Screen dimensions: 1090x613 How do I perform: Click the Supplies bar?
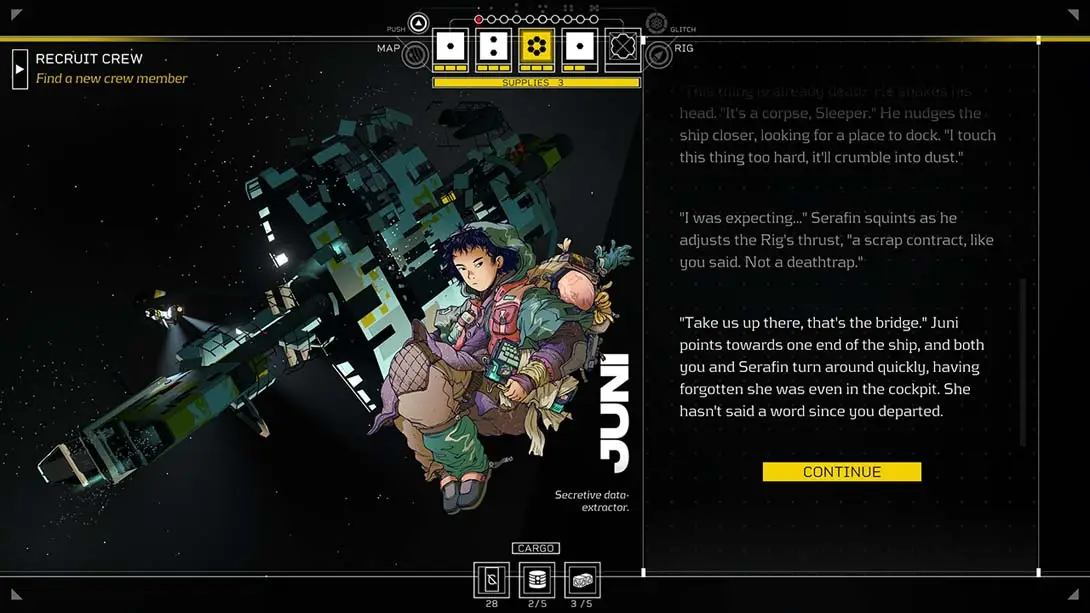click(536, 83)
